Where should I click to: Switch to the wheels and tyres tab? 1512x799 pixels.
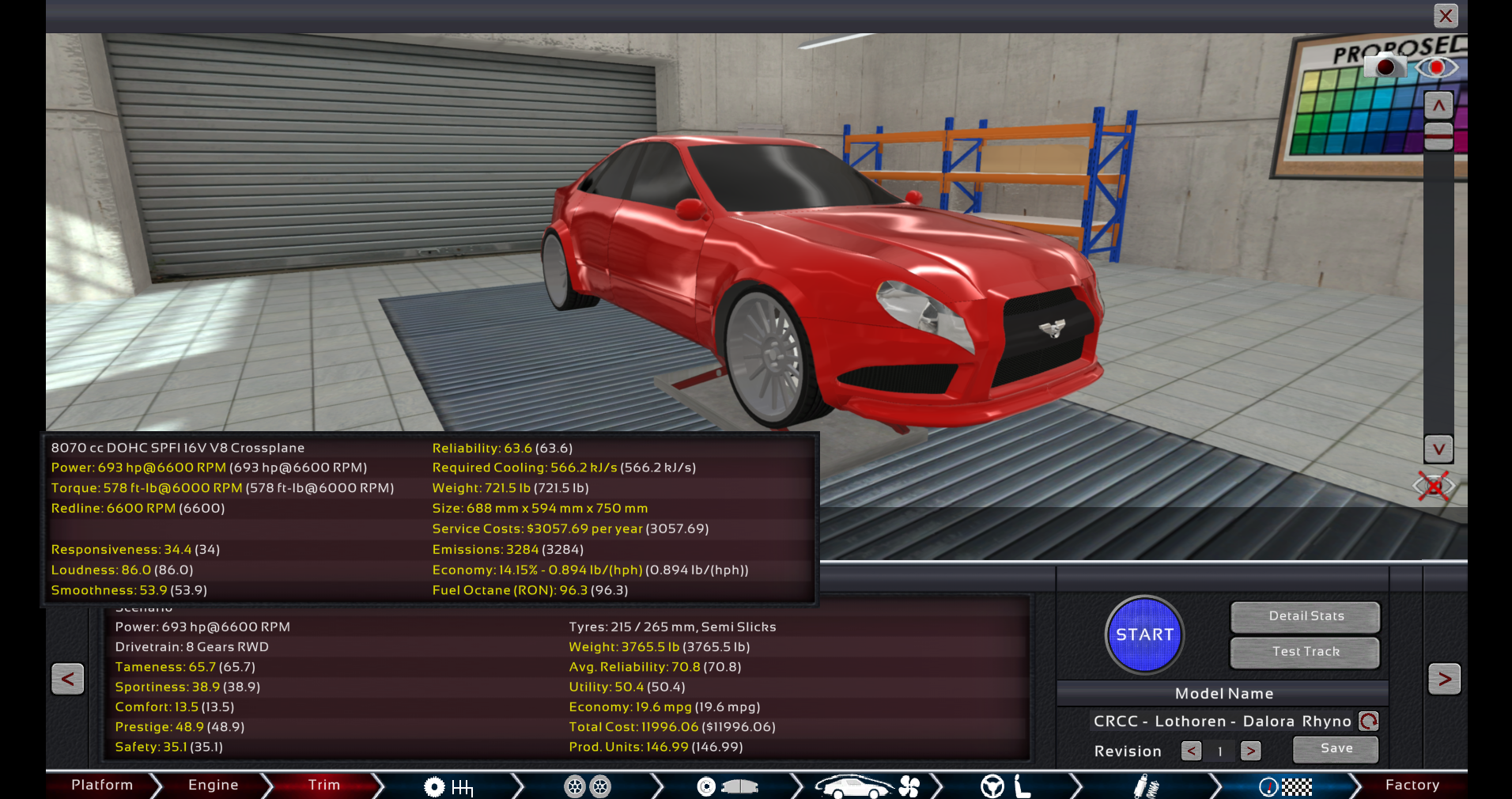click(x=588, y=786)
